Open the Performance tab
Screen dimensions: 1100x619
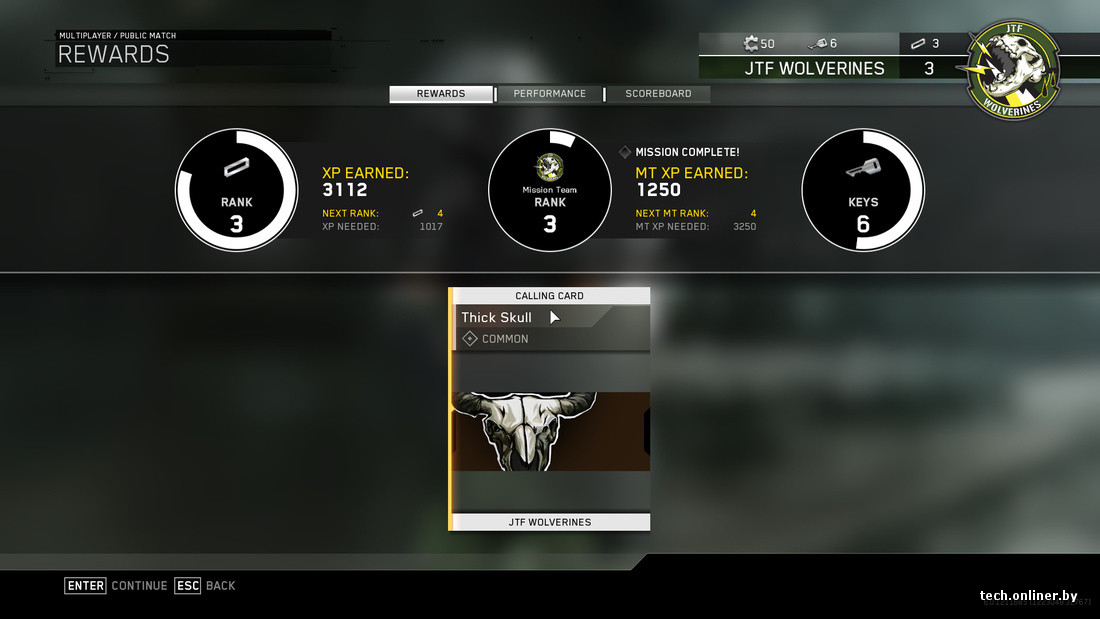[x=550, y=94]
